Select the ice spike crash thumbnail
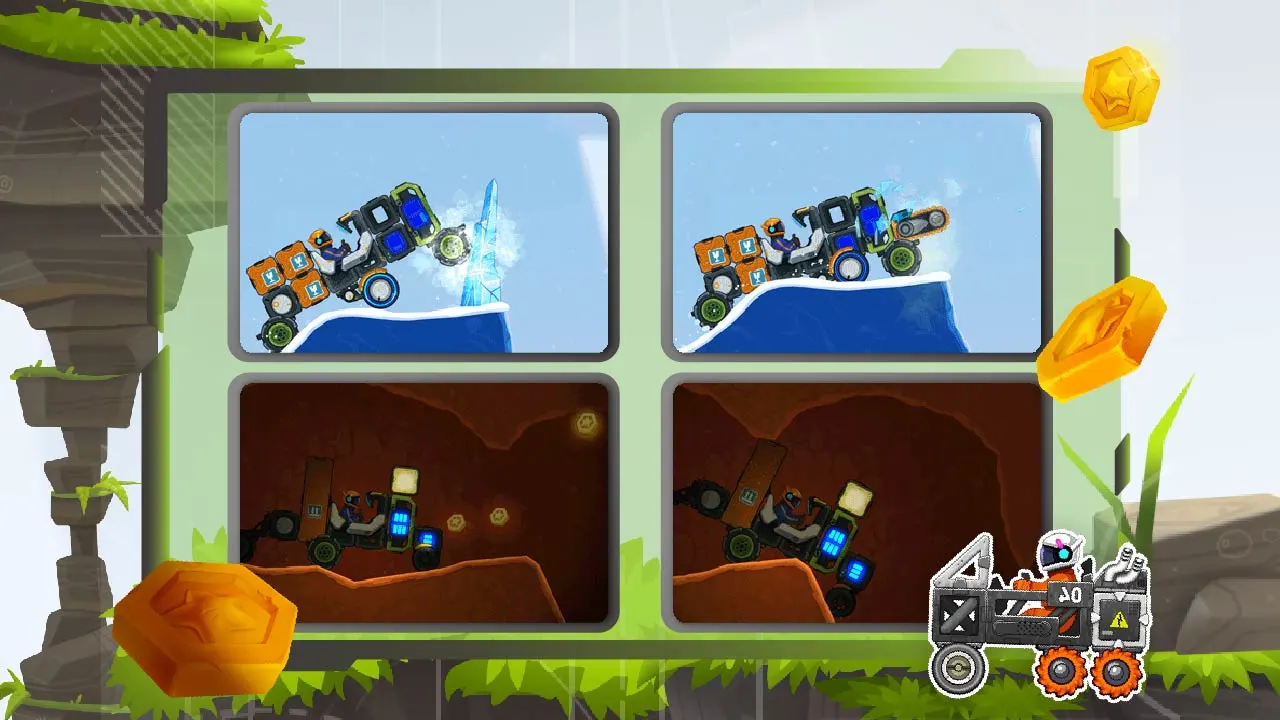Screen dimensions: 1280x720 click(424, 232)
